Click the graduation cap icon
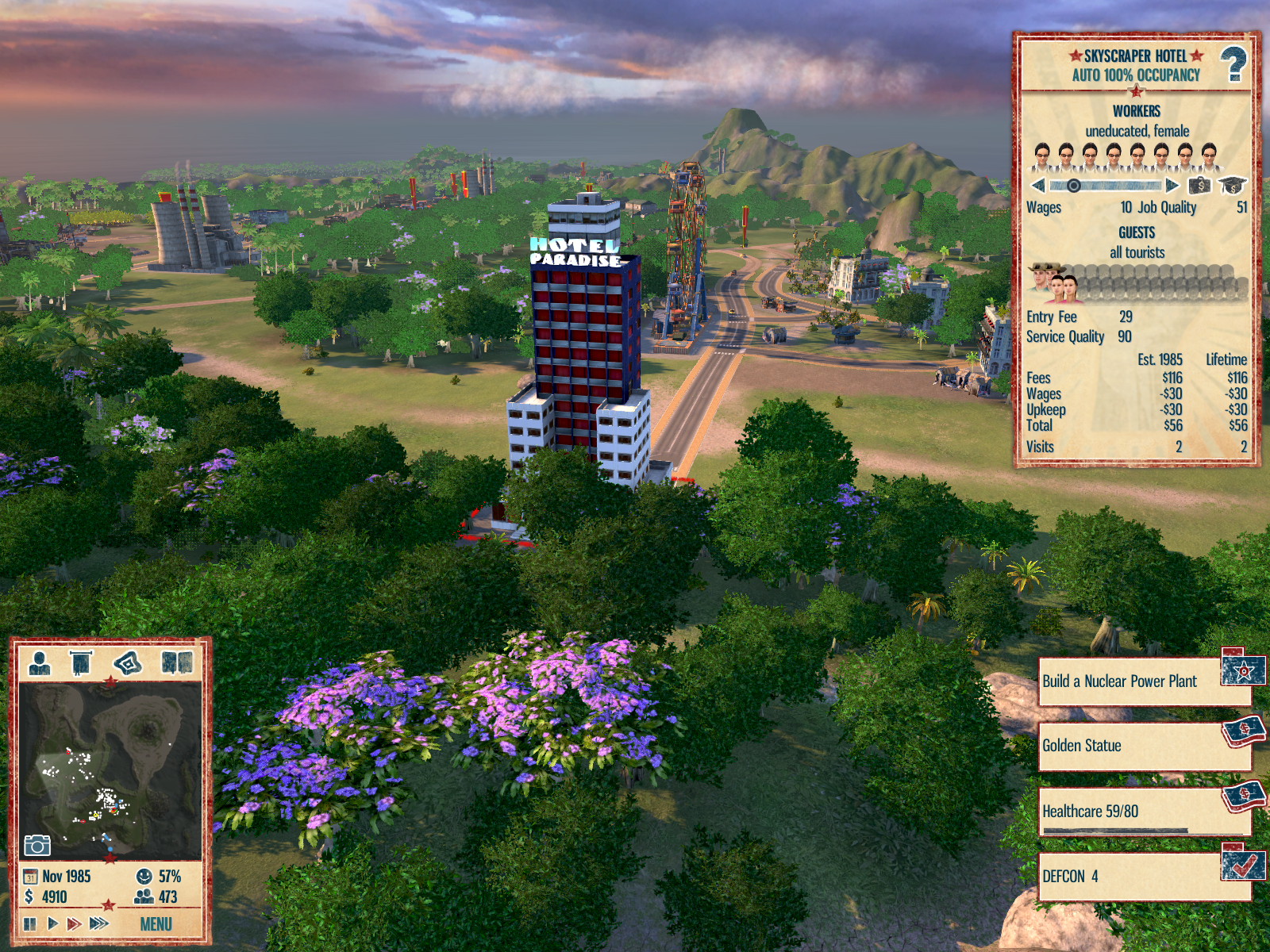 coord(1232,186)
